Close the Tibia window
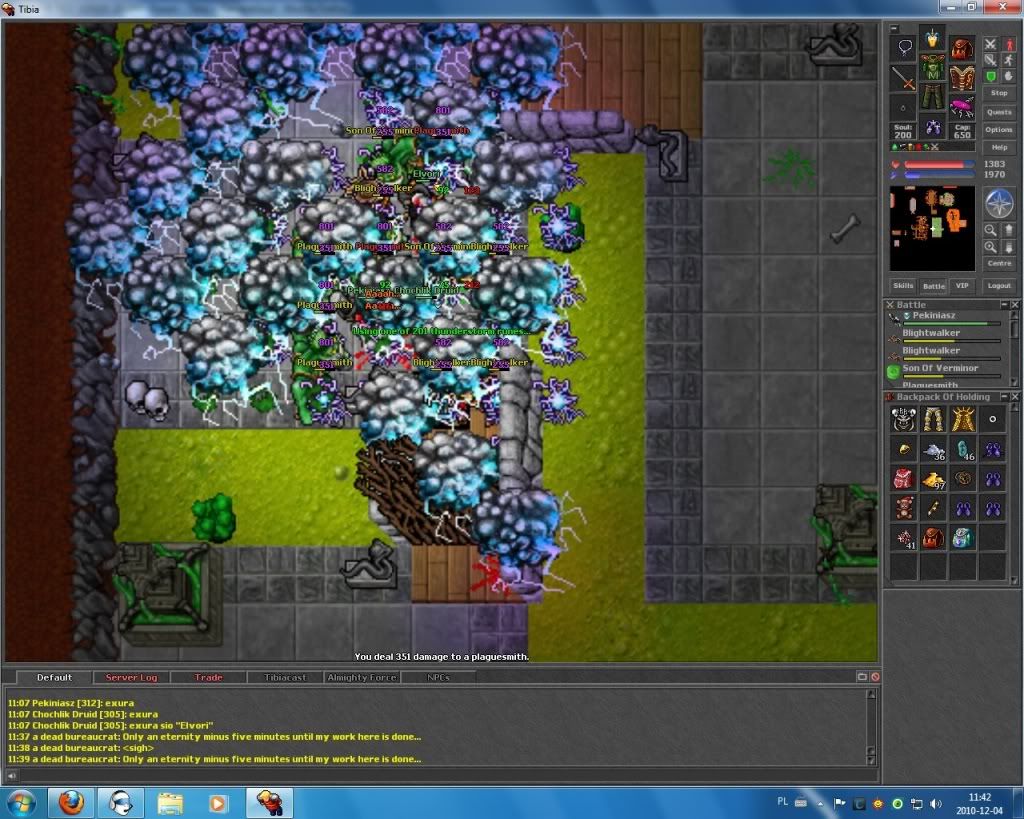The width and height of the screenshot is (1024, 819). click(1005, 8)
